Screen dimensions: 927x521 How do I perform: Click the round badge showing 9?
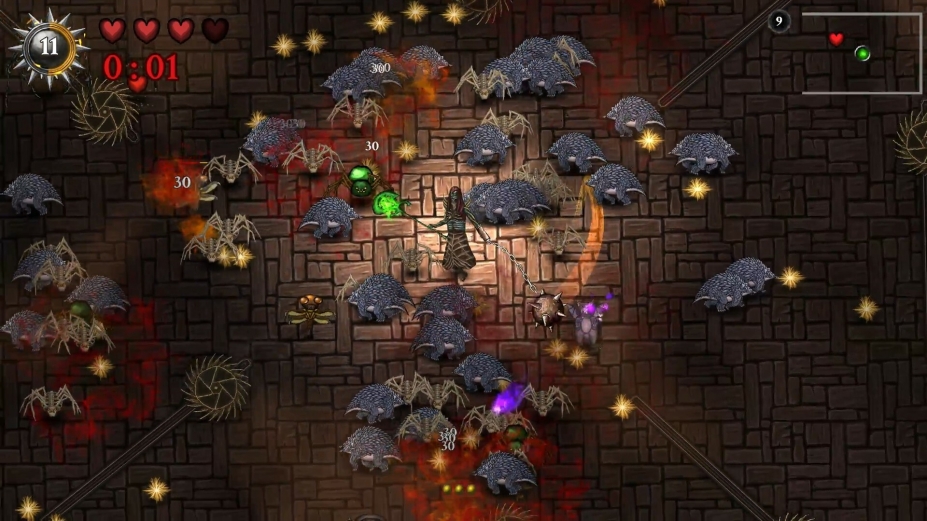click(780, 21)
